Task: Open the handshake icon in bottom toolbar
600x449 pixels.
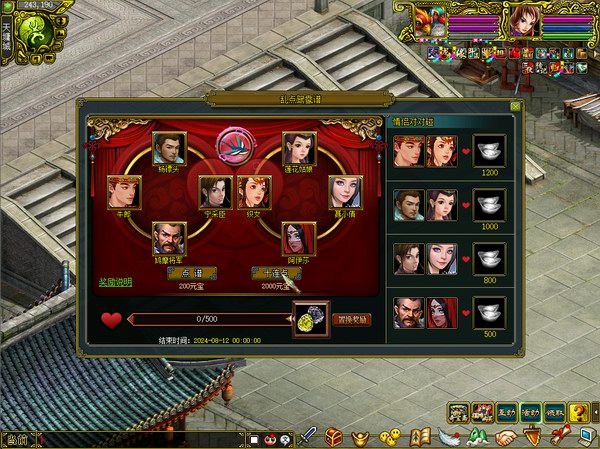Action: [x=506, y=437]
